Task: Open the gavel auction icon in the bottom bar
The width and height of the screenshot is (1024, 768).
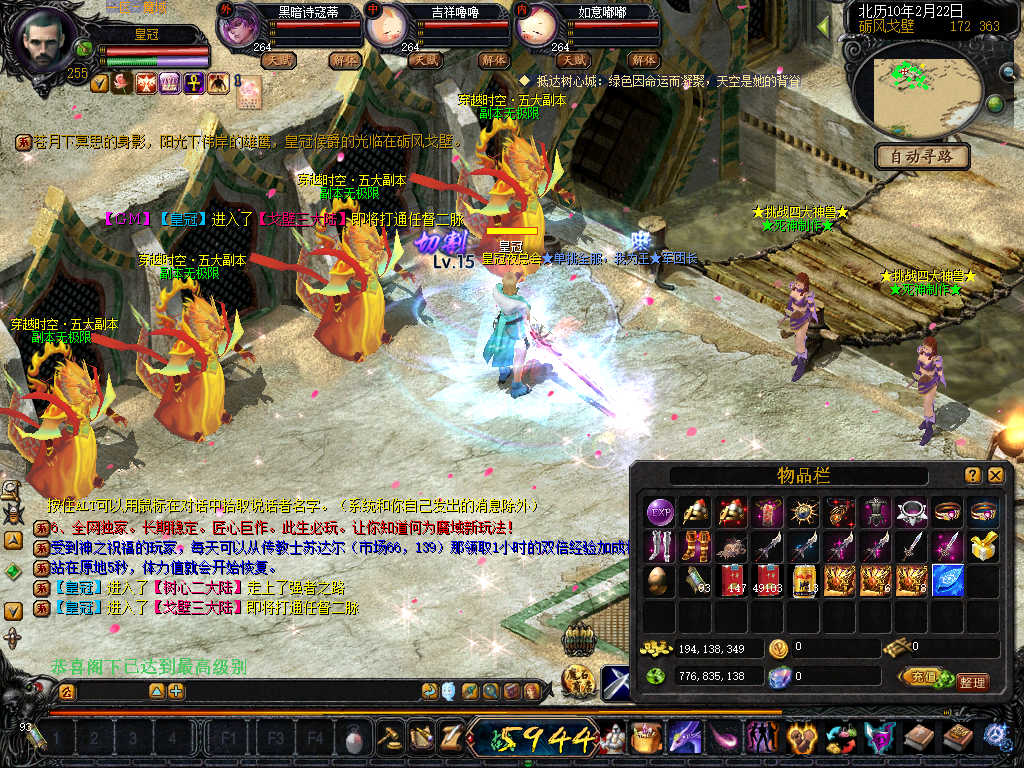Action: [x=387, y=738]
